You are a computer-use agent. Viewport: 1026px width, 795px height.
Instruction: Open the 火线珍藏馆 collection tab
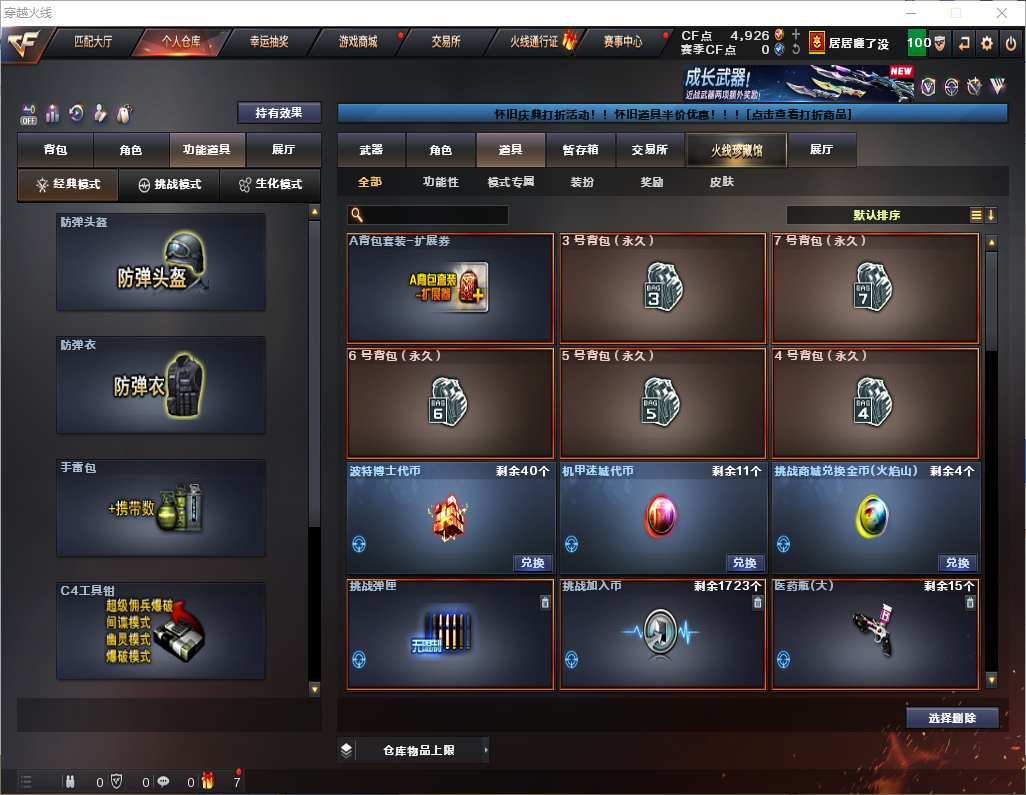(x=736, y=150)
